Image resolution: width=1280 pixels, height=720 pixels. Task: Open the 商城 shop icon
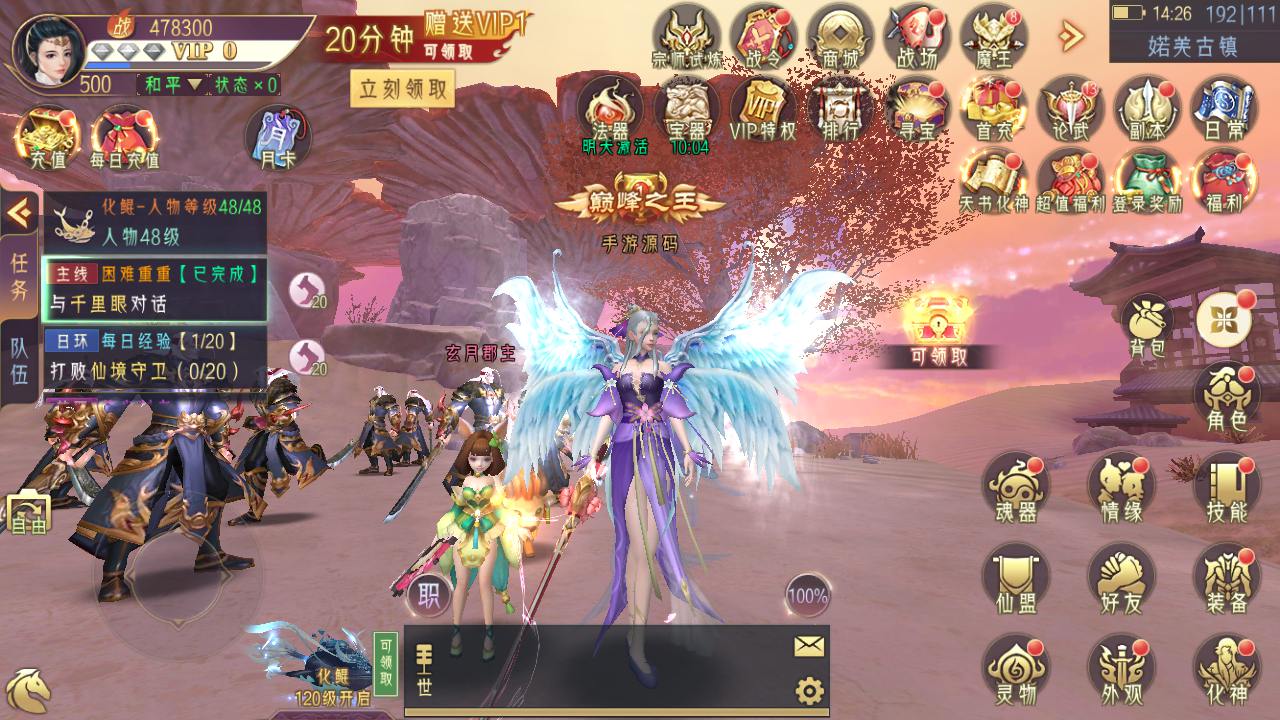coord(840,36)
